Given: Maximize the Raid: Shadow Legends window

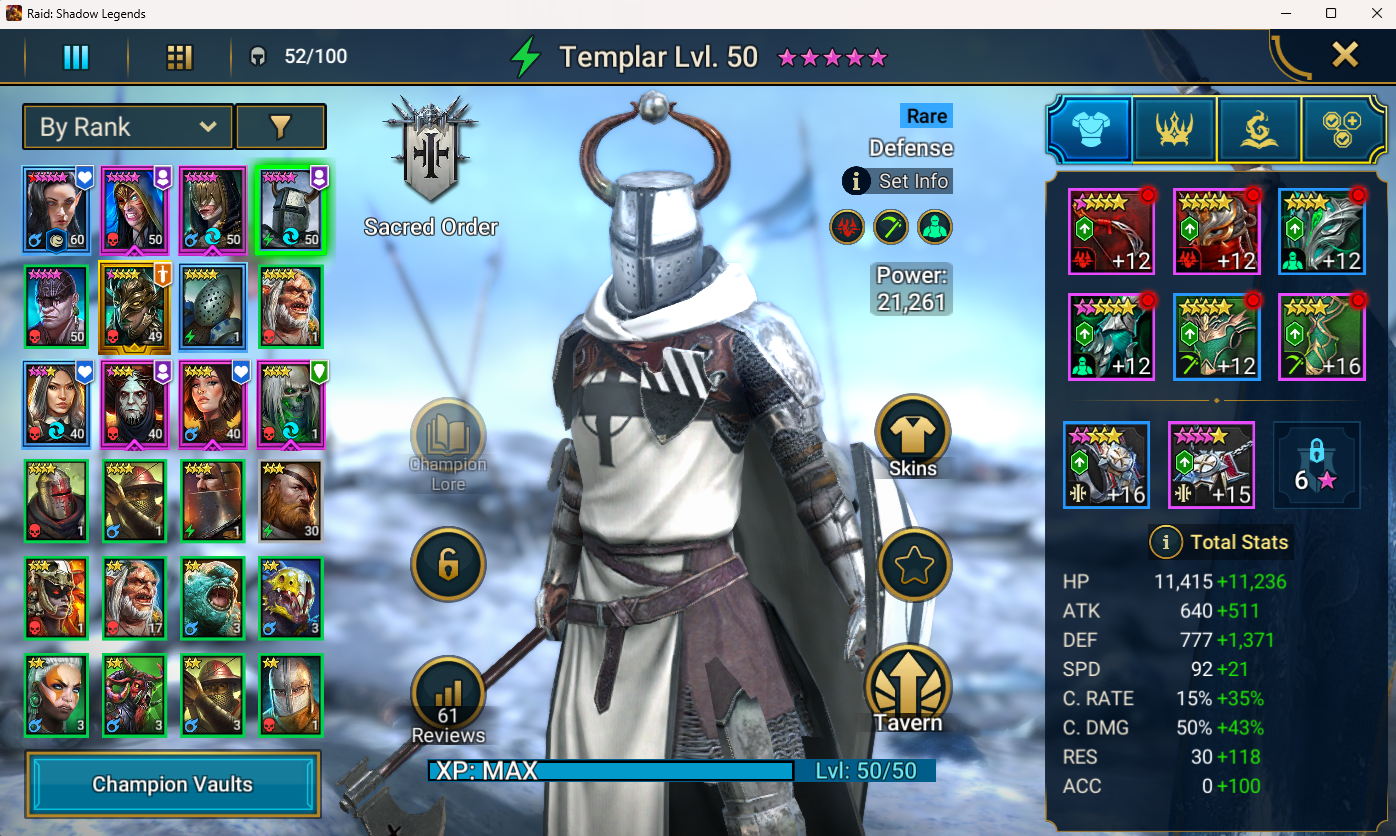Looking at the screenshot, I should click(1331, 13).
